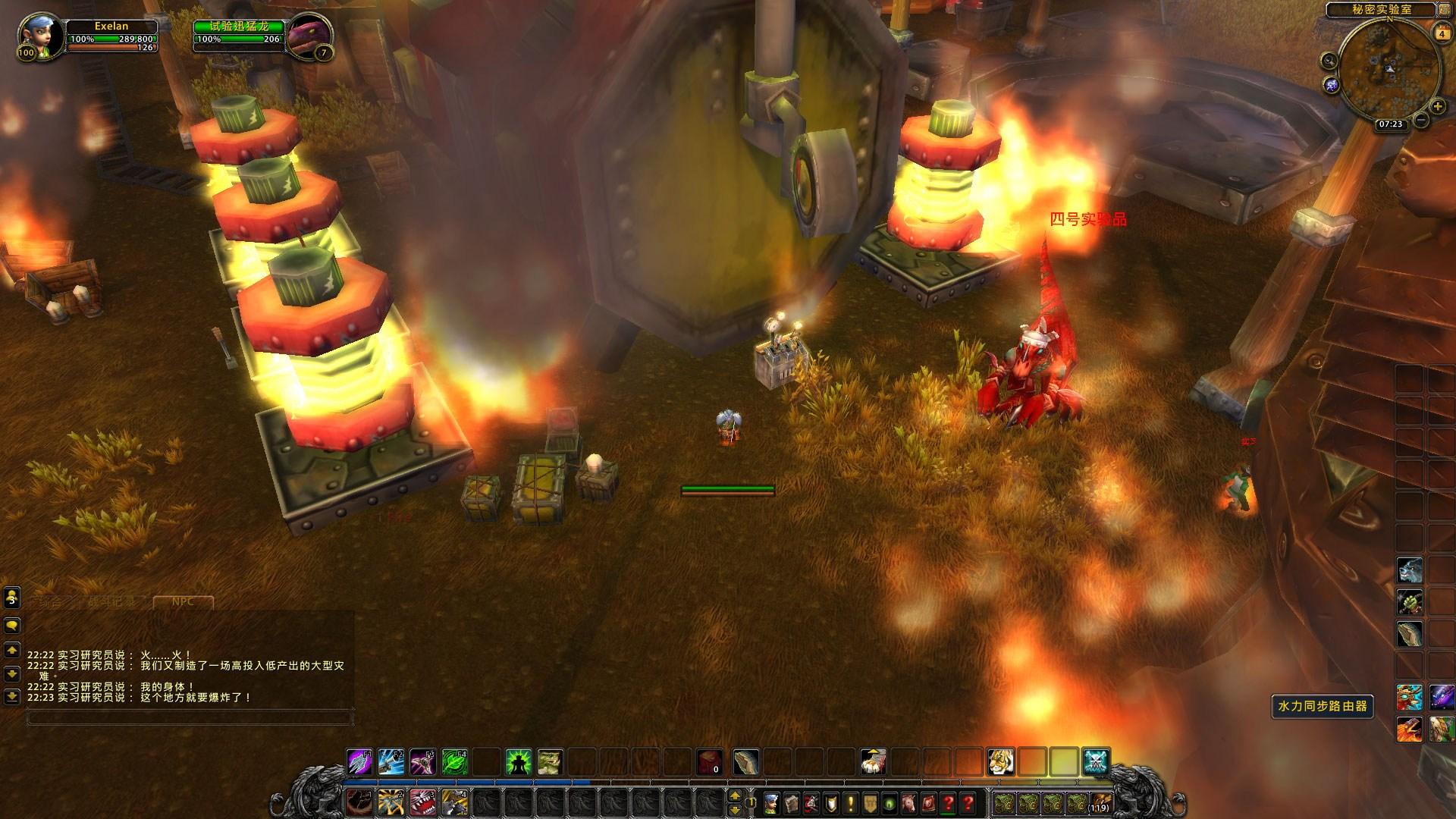Screen dimensions: 1456x819
Task: Open the chat menu speech bubble
Action: pyautogui.click(x=12, y=626)
